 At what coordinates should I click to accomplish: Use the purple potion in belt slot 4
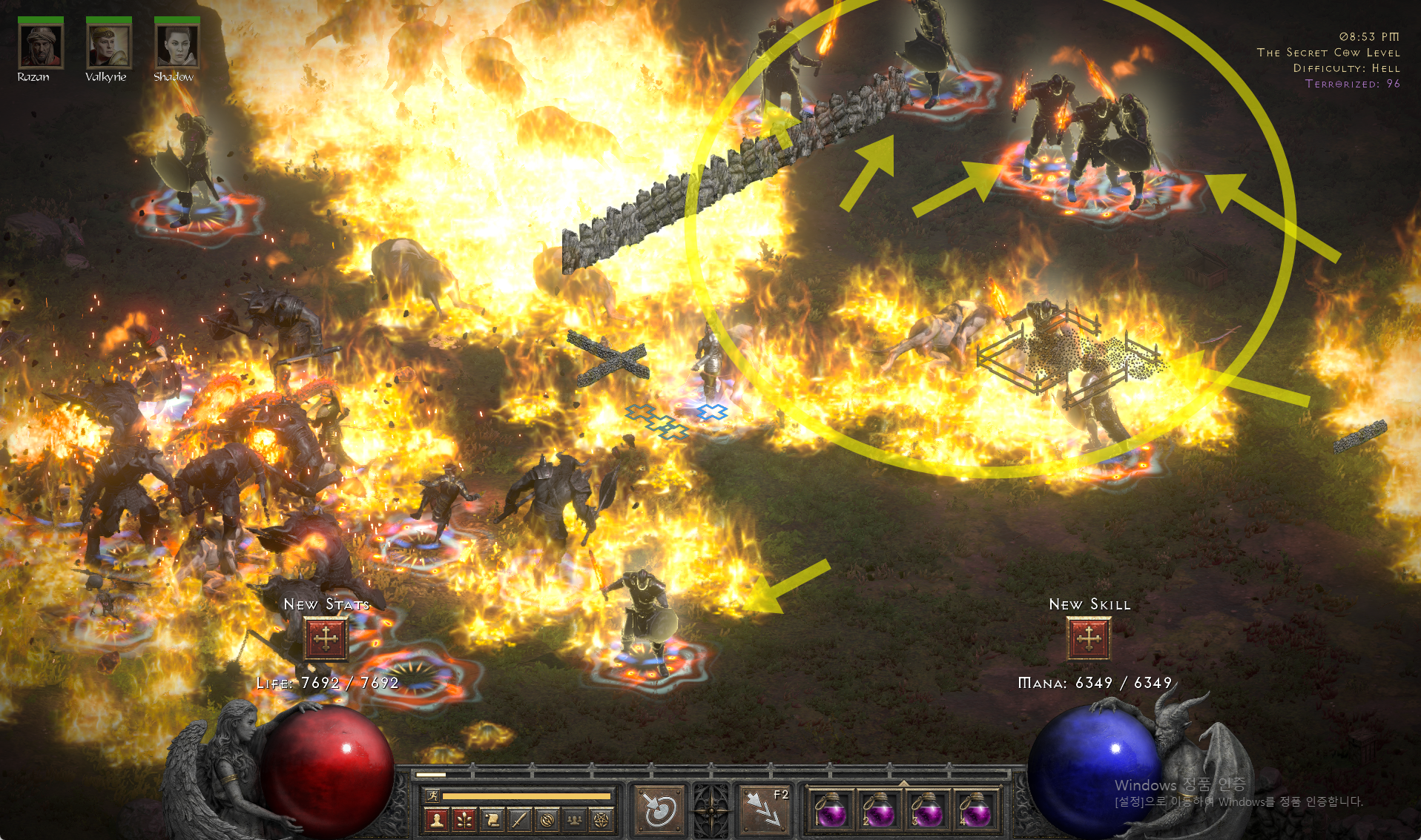click(x=976, y=811)
